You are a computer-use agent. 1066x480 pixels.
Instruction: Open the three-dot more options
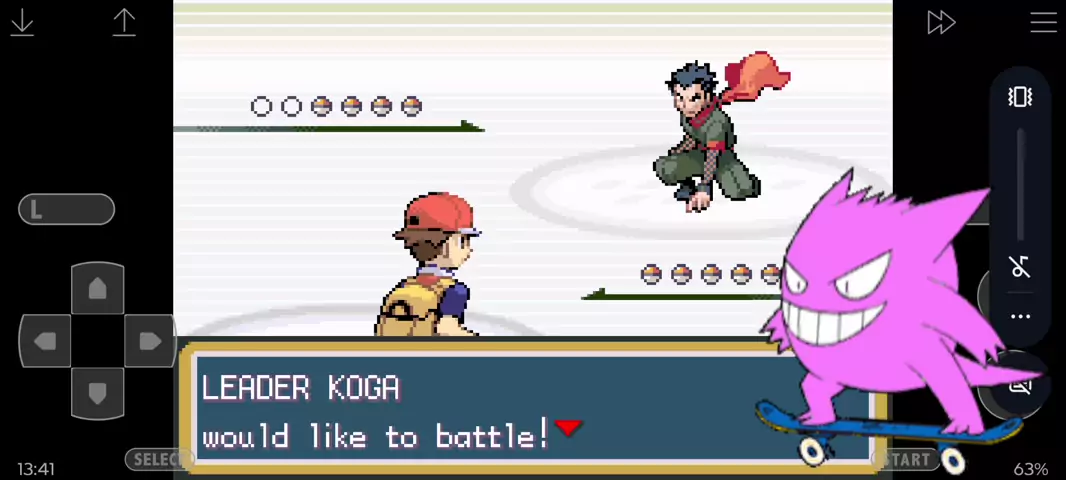[x=1020, y=317]
